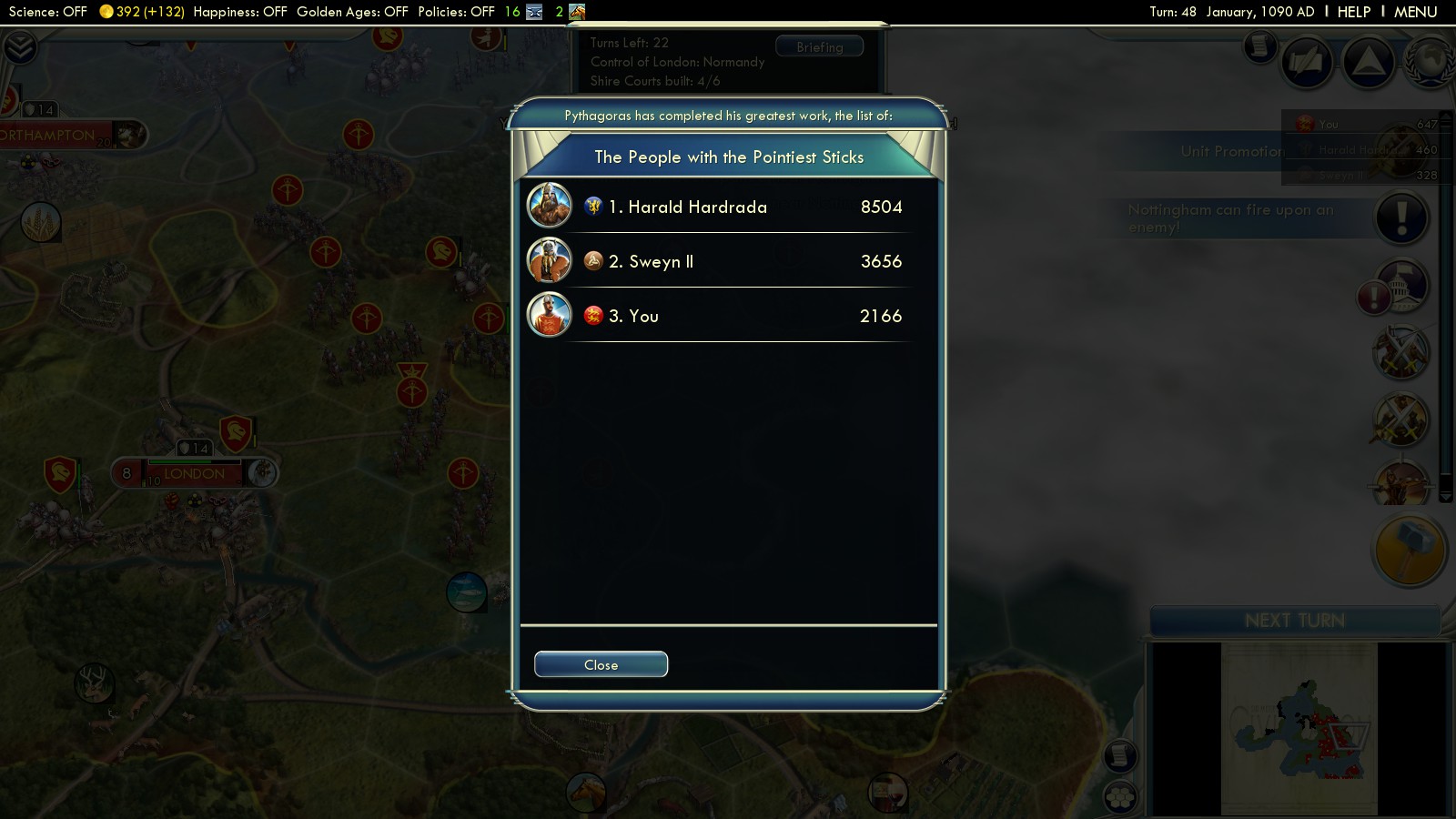Click the golden hammer production notification
The height and width of the screenshot is (819, 1456).
[1409, 551]
